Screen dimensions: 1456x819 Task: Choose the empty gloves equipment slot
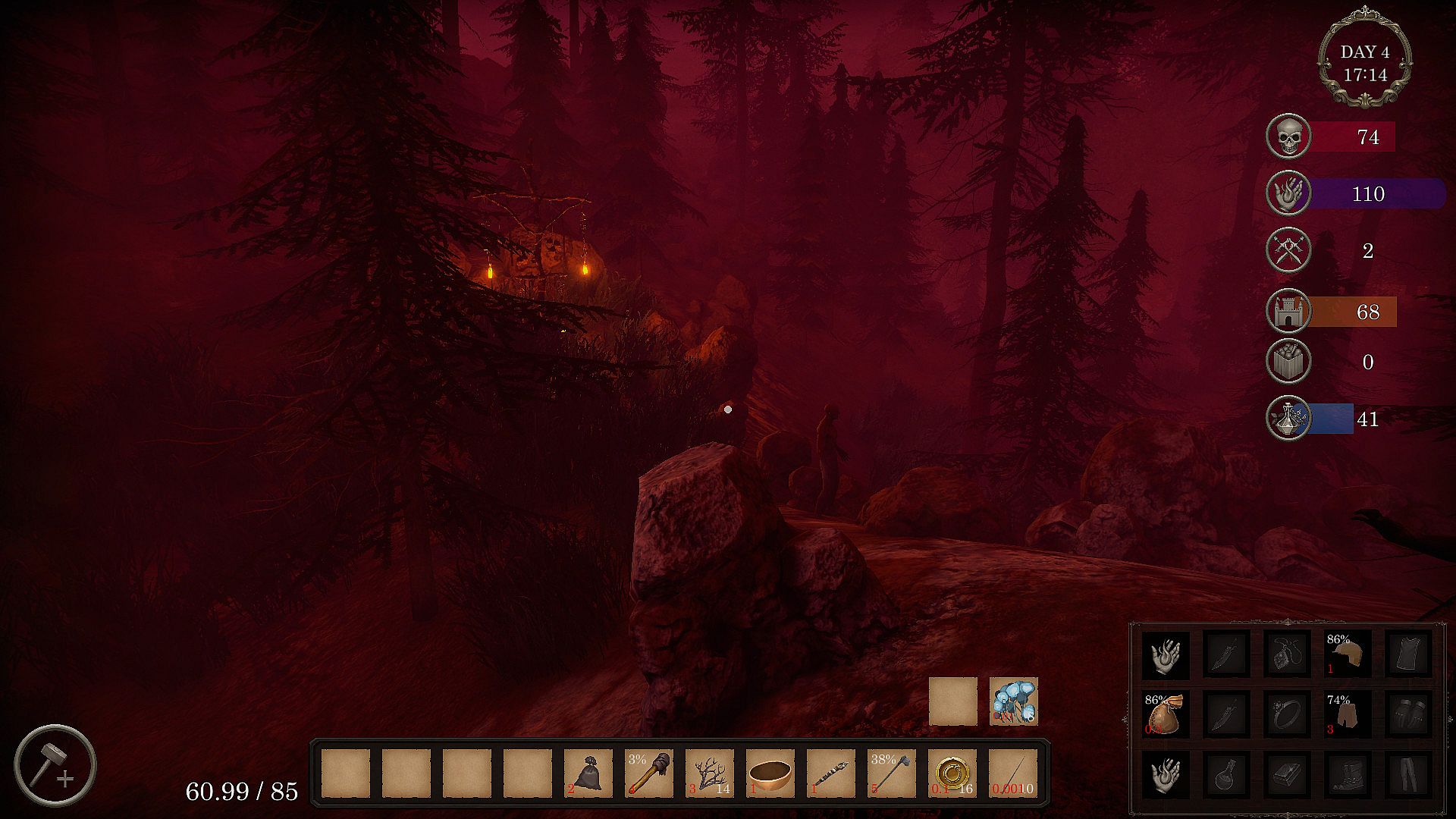1408,714
